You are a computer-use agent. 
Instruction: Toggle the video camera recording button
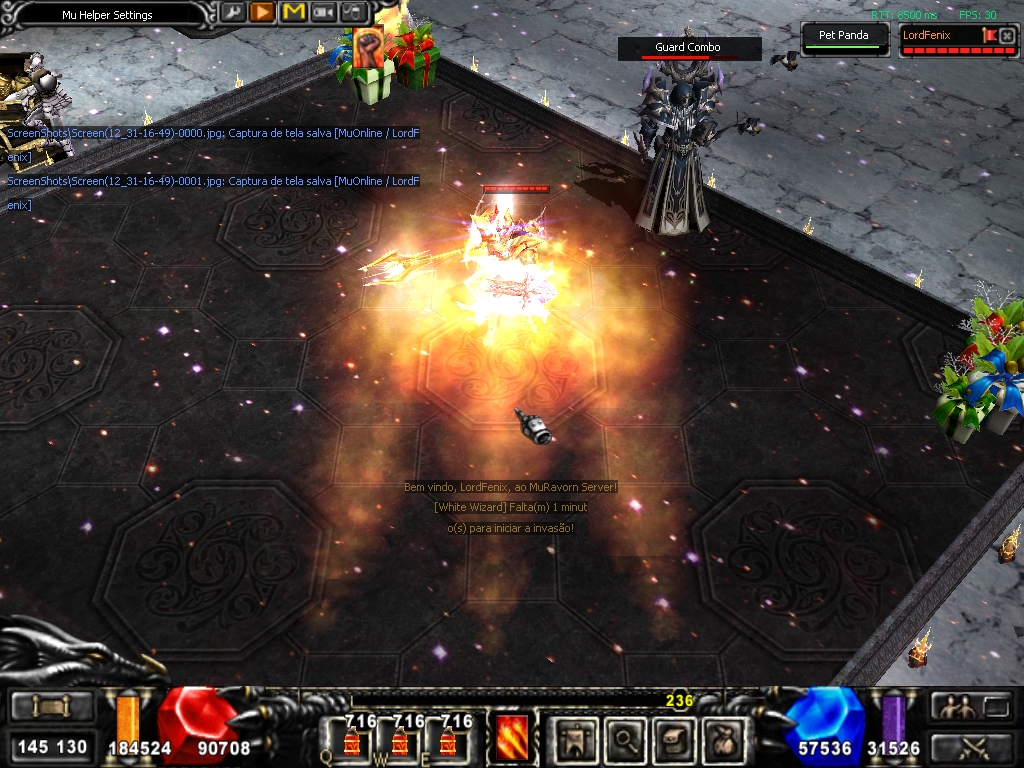pyautogui.click(x=323, y=12)
